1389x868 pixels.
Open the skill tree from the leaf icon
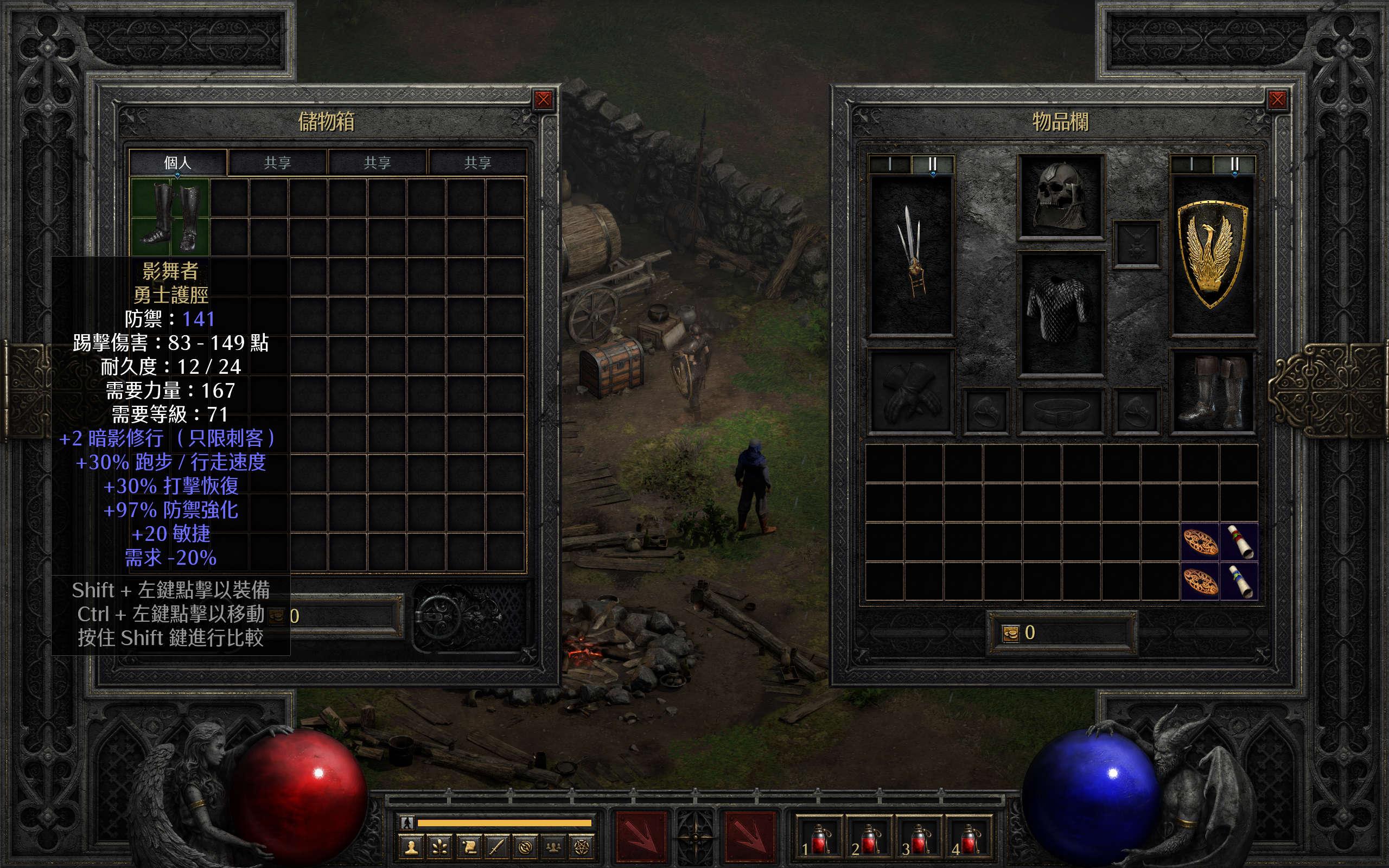point(440,847)
